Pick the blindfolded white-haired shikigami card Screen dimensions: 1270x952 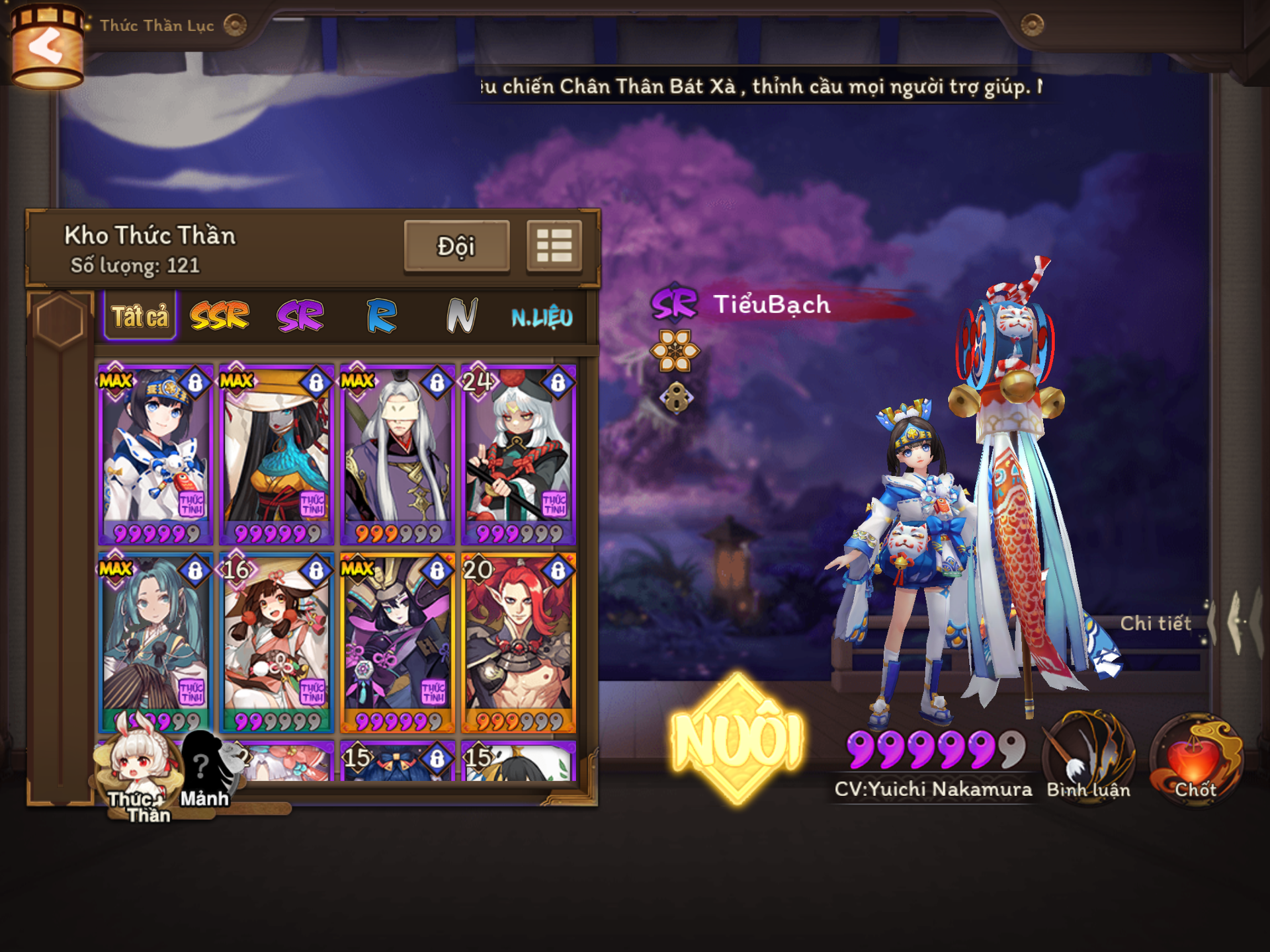(x=398, y=454)
